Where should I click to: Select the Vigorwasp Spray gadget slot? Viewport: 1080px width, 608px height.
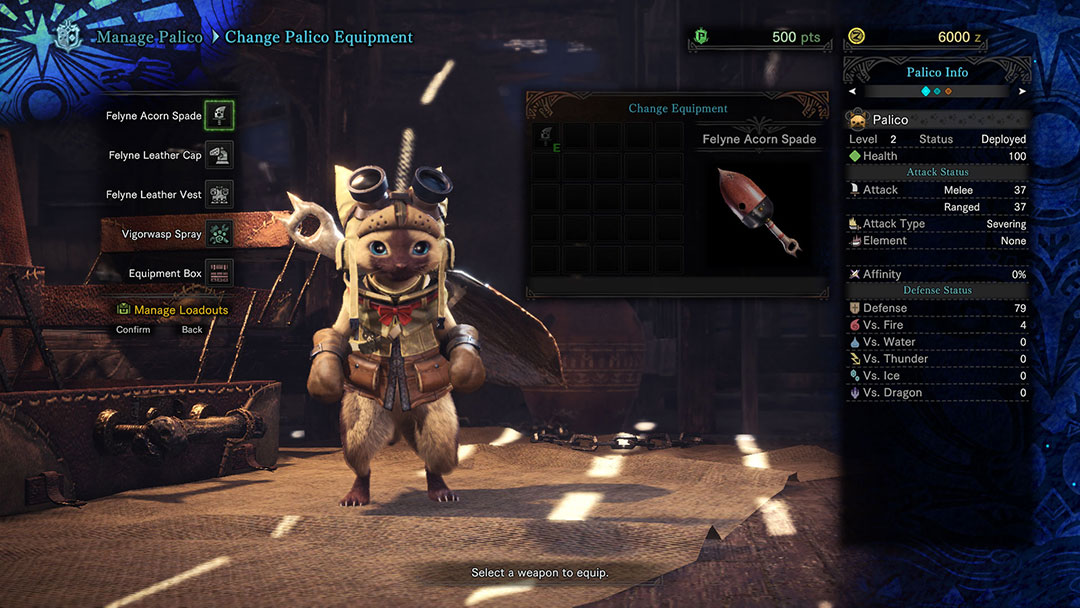(x=219, y=234)
